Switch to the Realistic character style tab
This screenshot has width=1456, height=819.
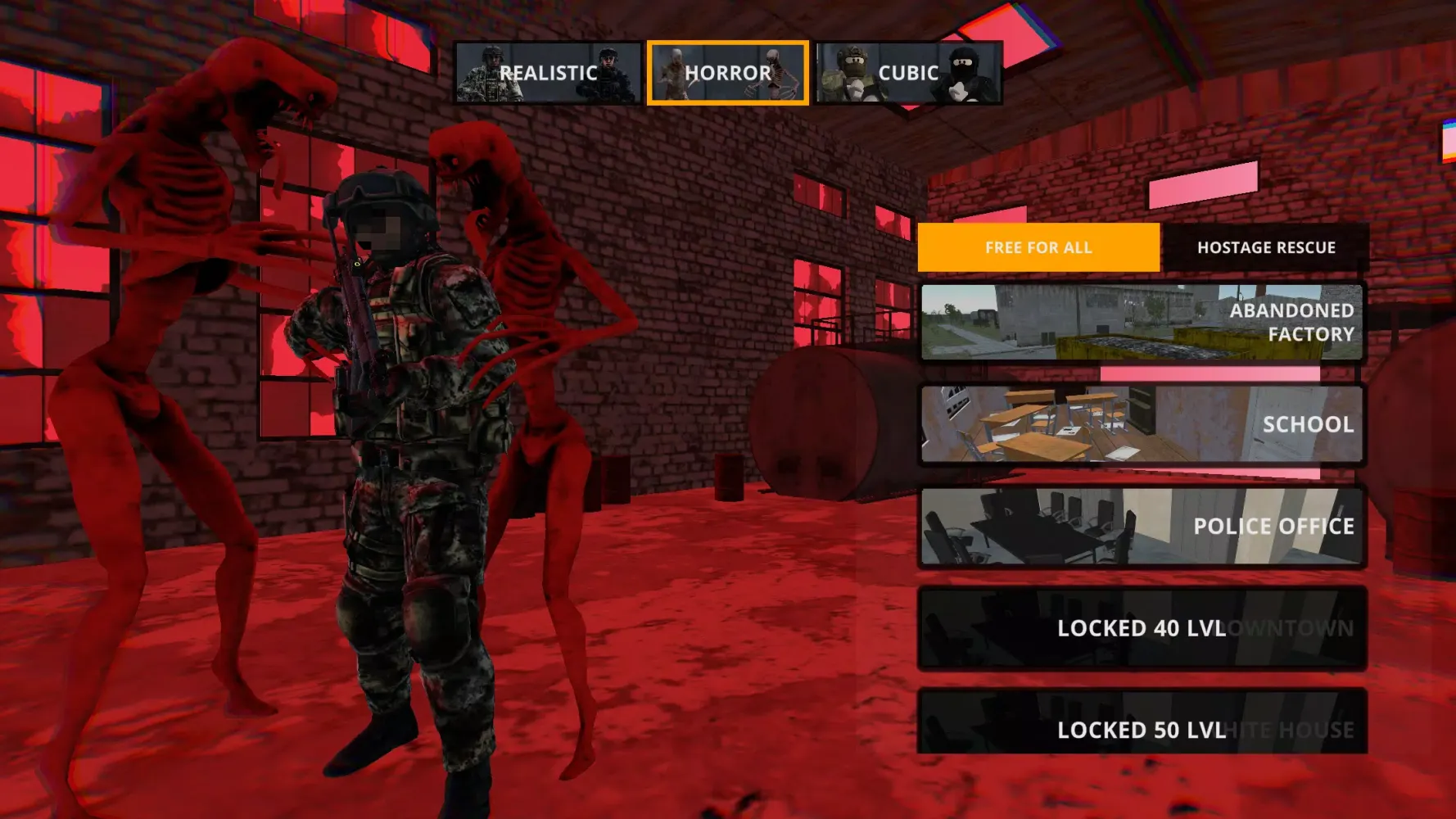[549, 72]
